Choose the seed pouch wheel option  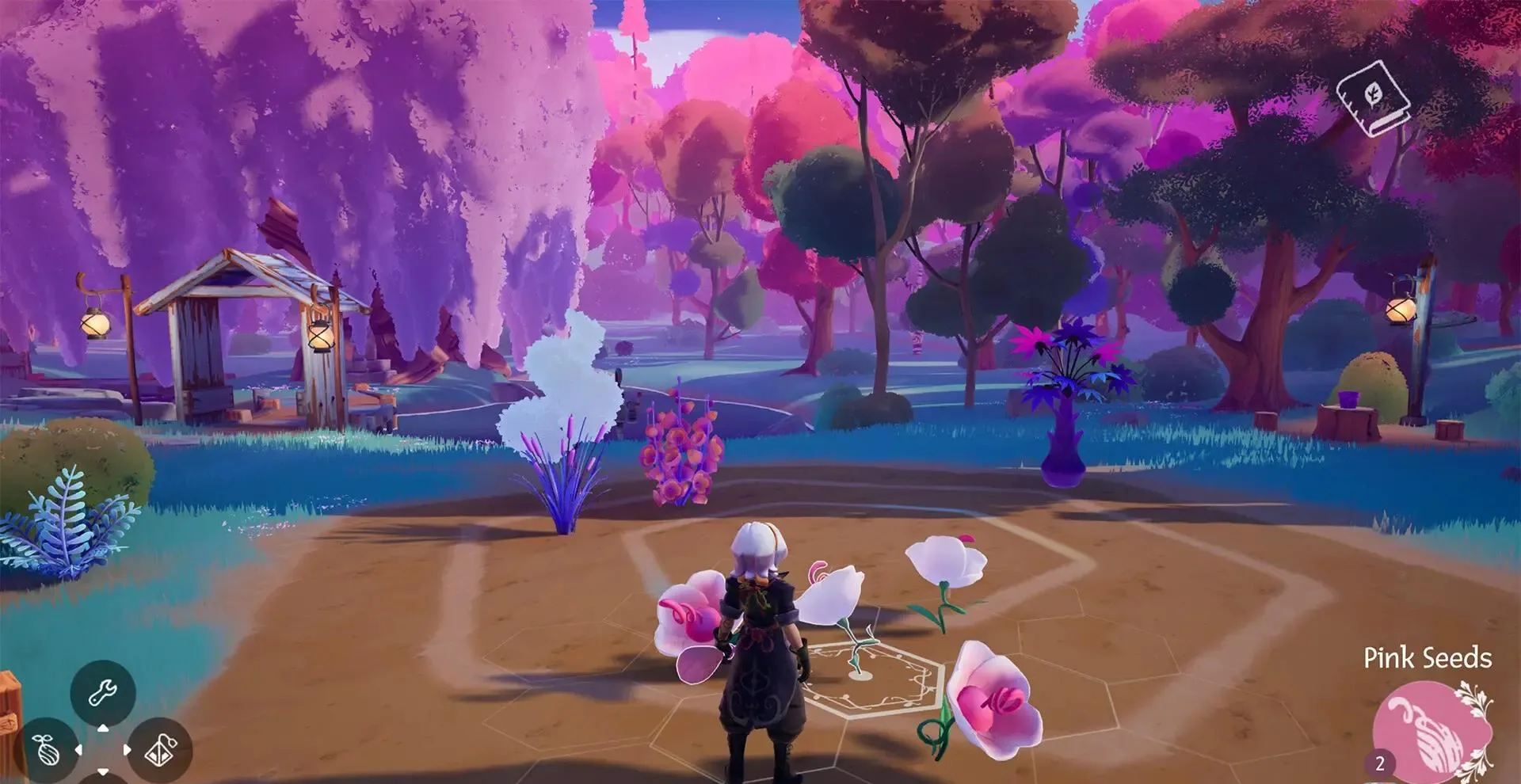(48, 748)
